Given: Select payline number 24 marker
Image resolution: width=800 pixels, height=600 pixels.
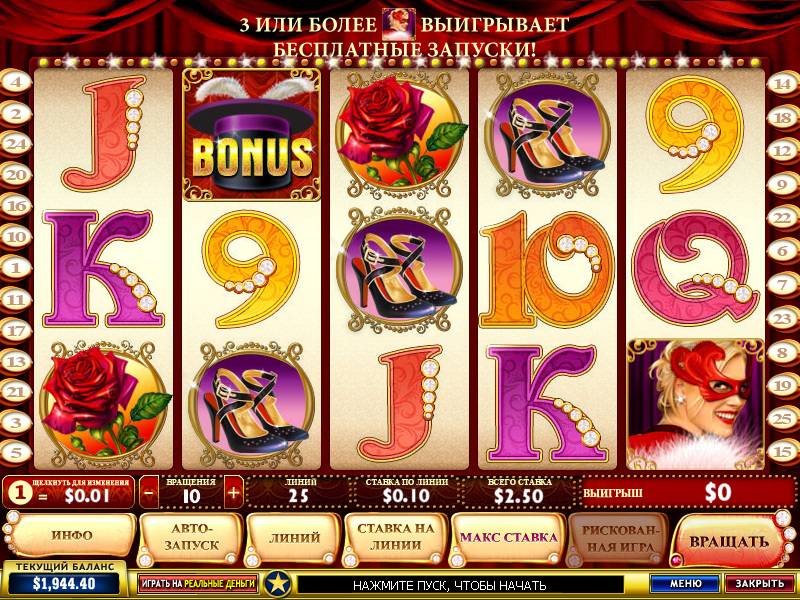Looking at the screenshot, I should [15, 144].
